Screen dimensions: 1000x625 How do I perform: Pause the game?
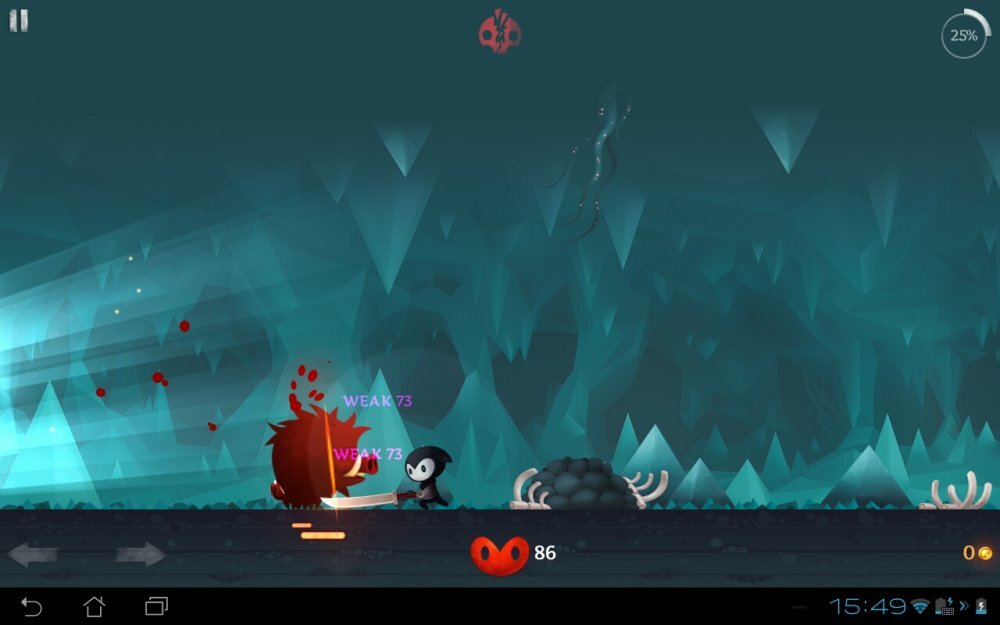point(19,21)
